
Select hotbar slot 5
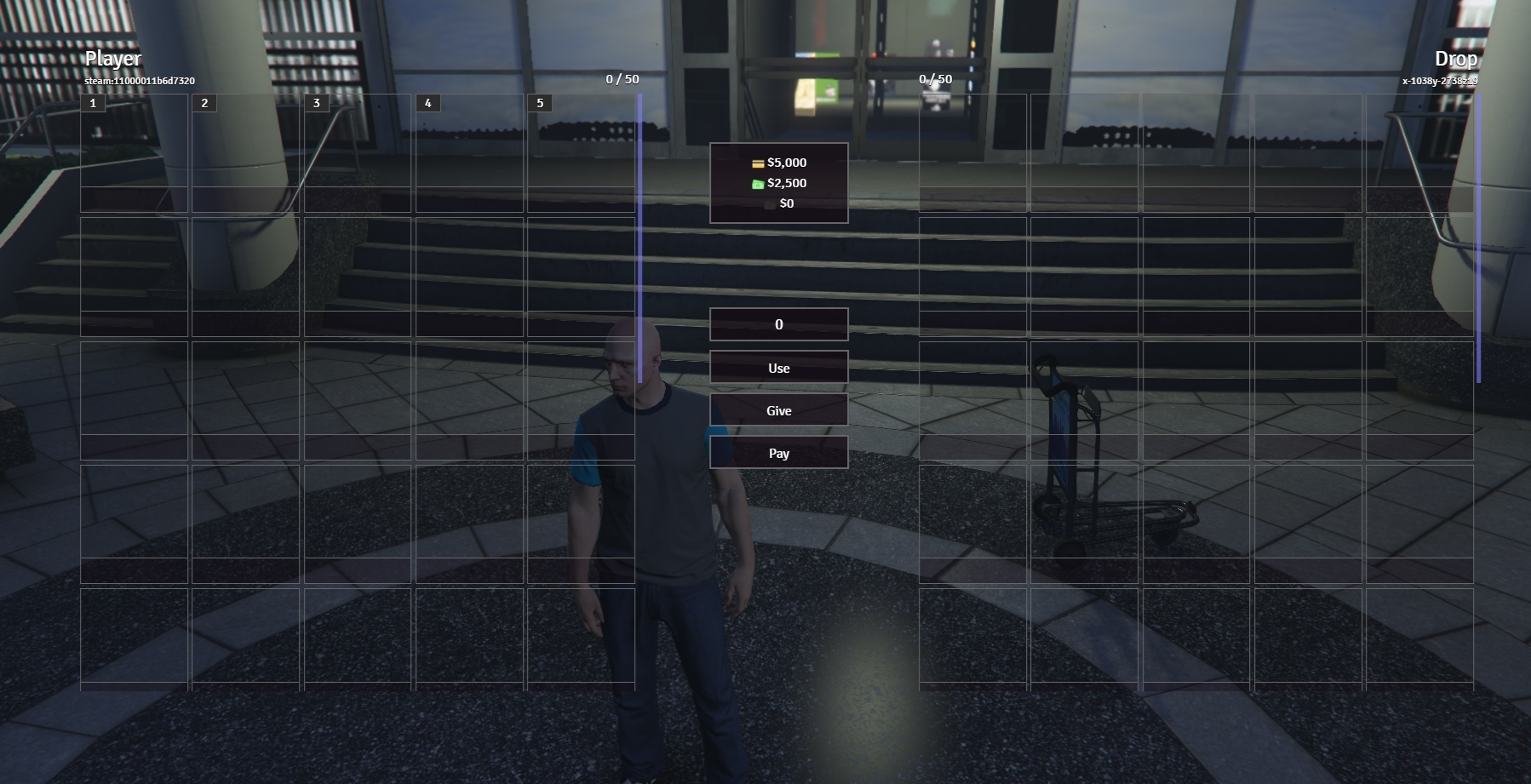point(539,102)
